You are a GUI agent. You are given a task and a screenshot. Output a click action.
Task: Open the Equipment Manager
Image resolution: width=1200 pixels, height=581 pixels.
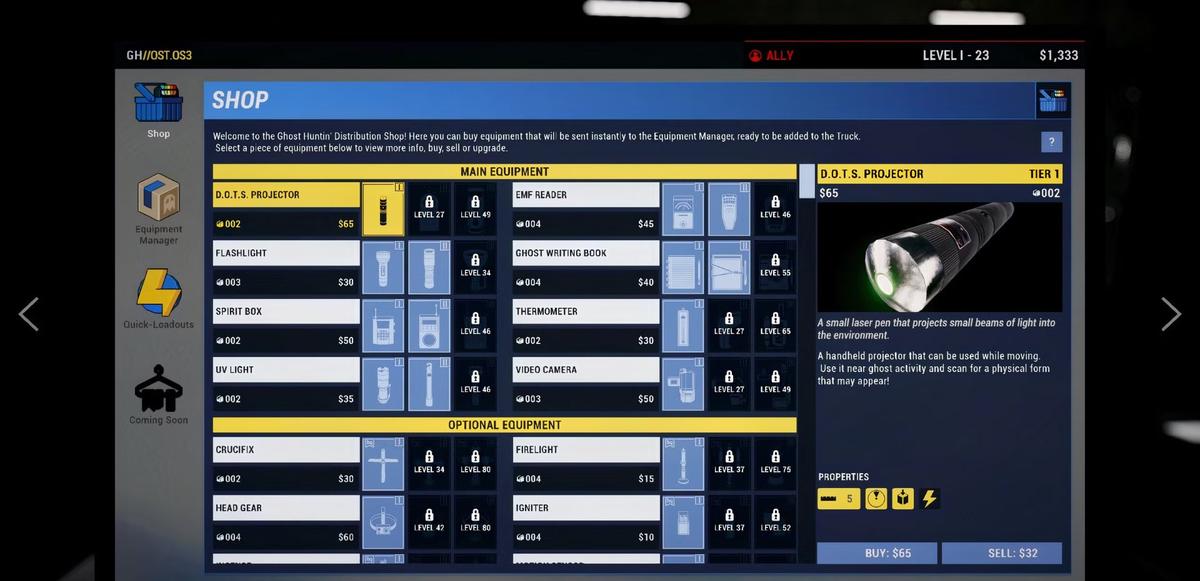click(158, 207)
